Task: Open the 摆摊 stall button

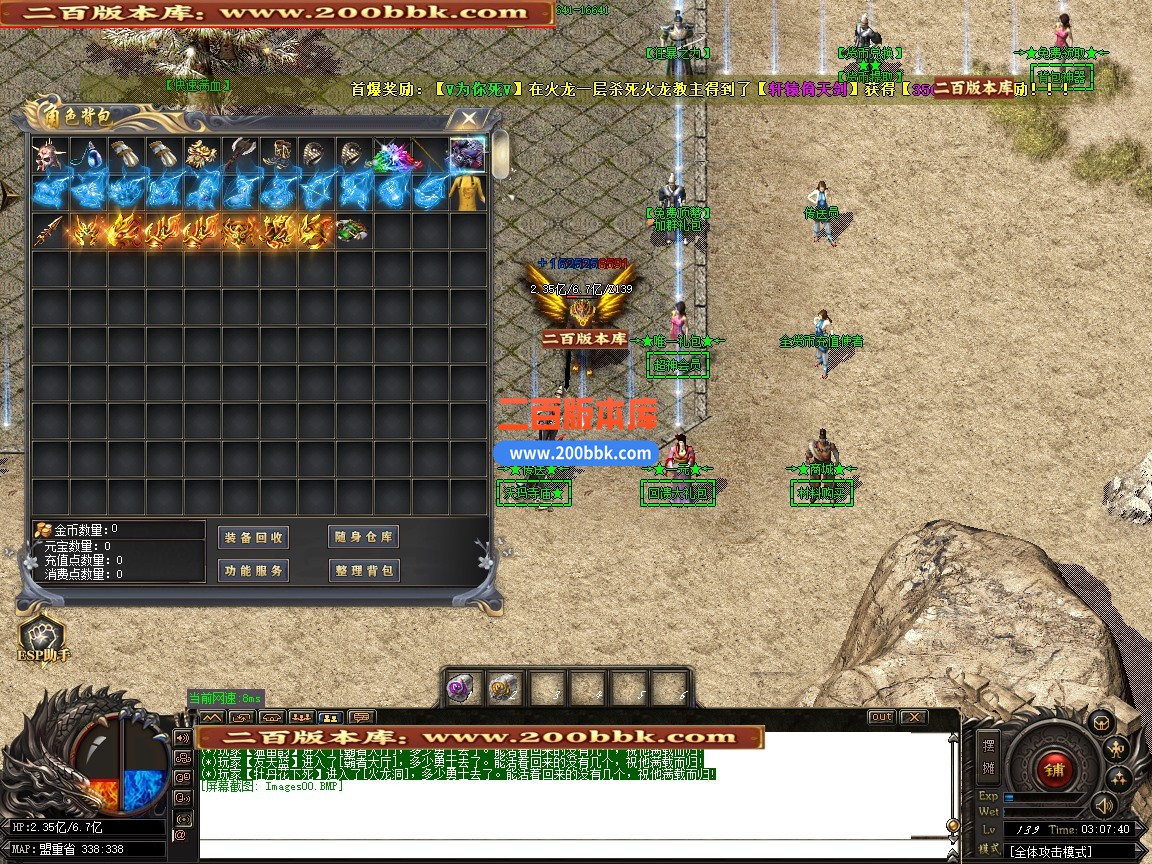Action: pos(988,756)
